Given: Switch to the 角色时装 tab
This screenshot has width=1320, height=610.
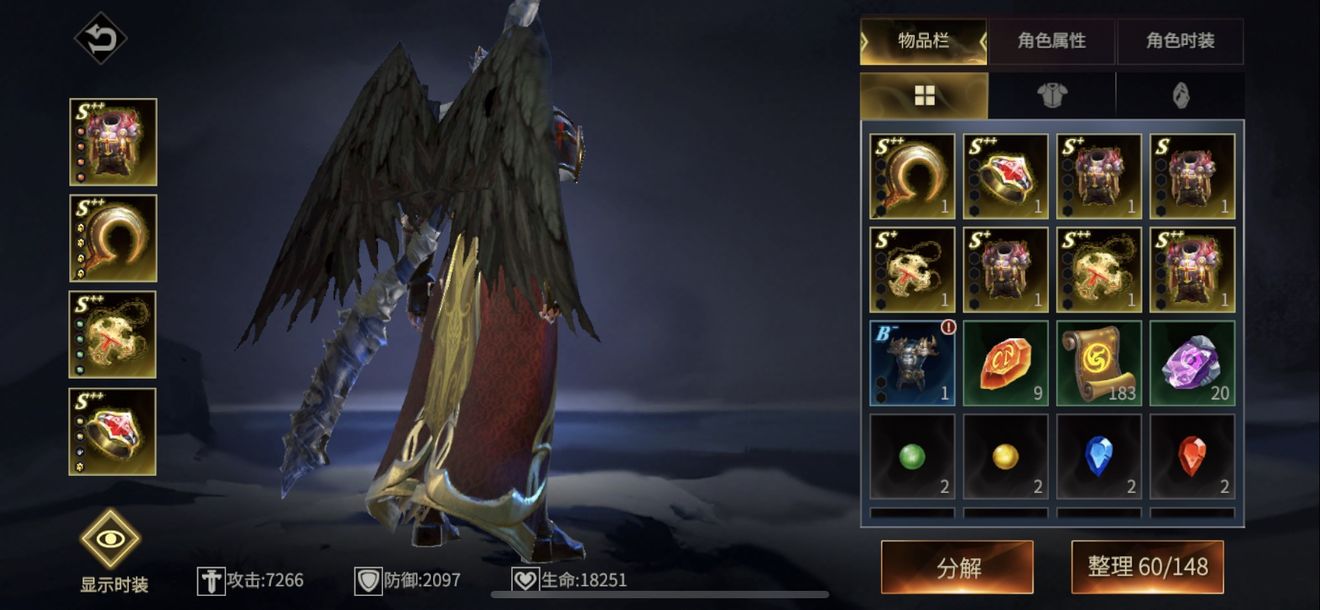Looking at the screenshot, I should (1180, 41).
